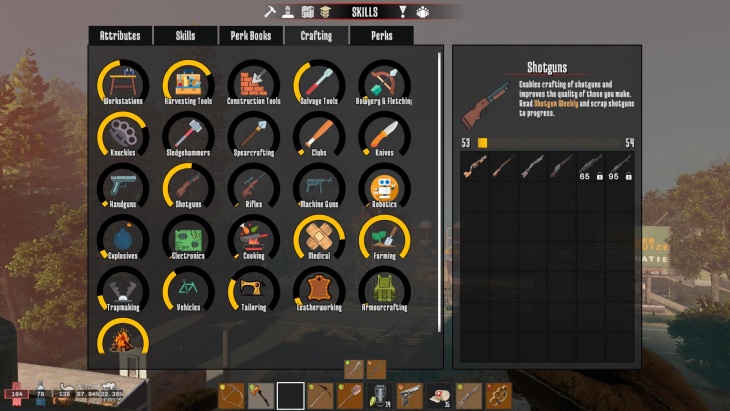Screen dimensions: 730x411
Task: Open the crafting menu hammer icon
Action: point(269,12)
